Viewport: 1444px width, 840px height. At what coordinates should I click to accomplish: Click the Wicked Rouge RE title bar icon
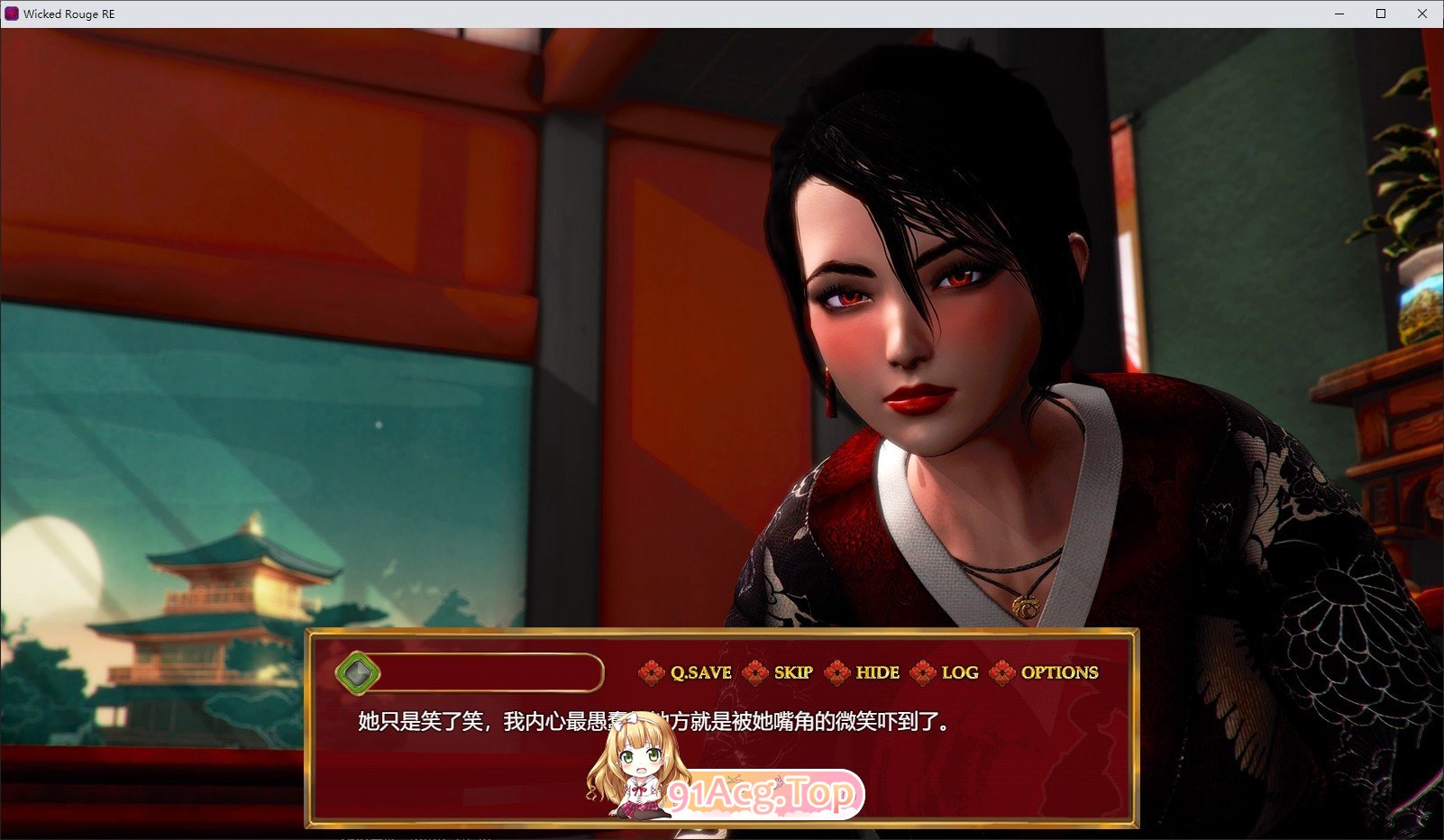tap(11, 14)
